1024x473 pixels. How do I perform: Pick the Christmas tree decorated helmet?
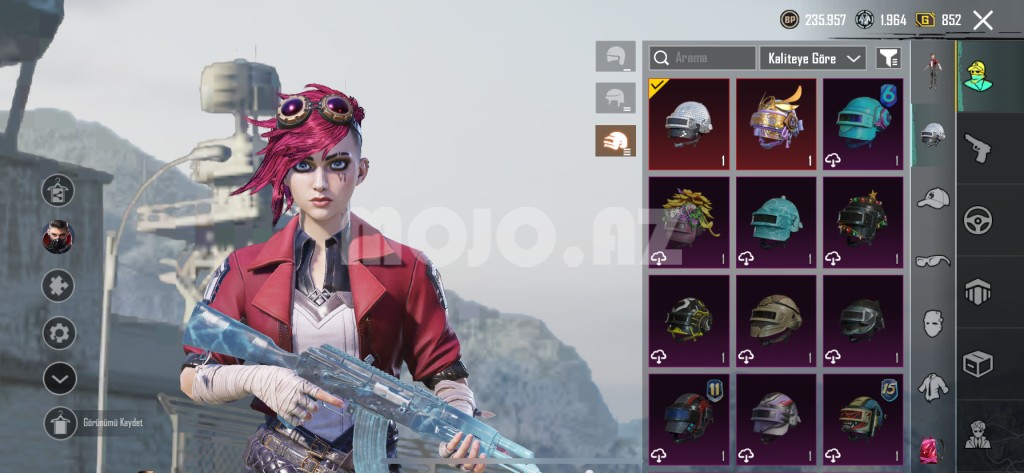862,222
